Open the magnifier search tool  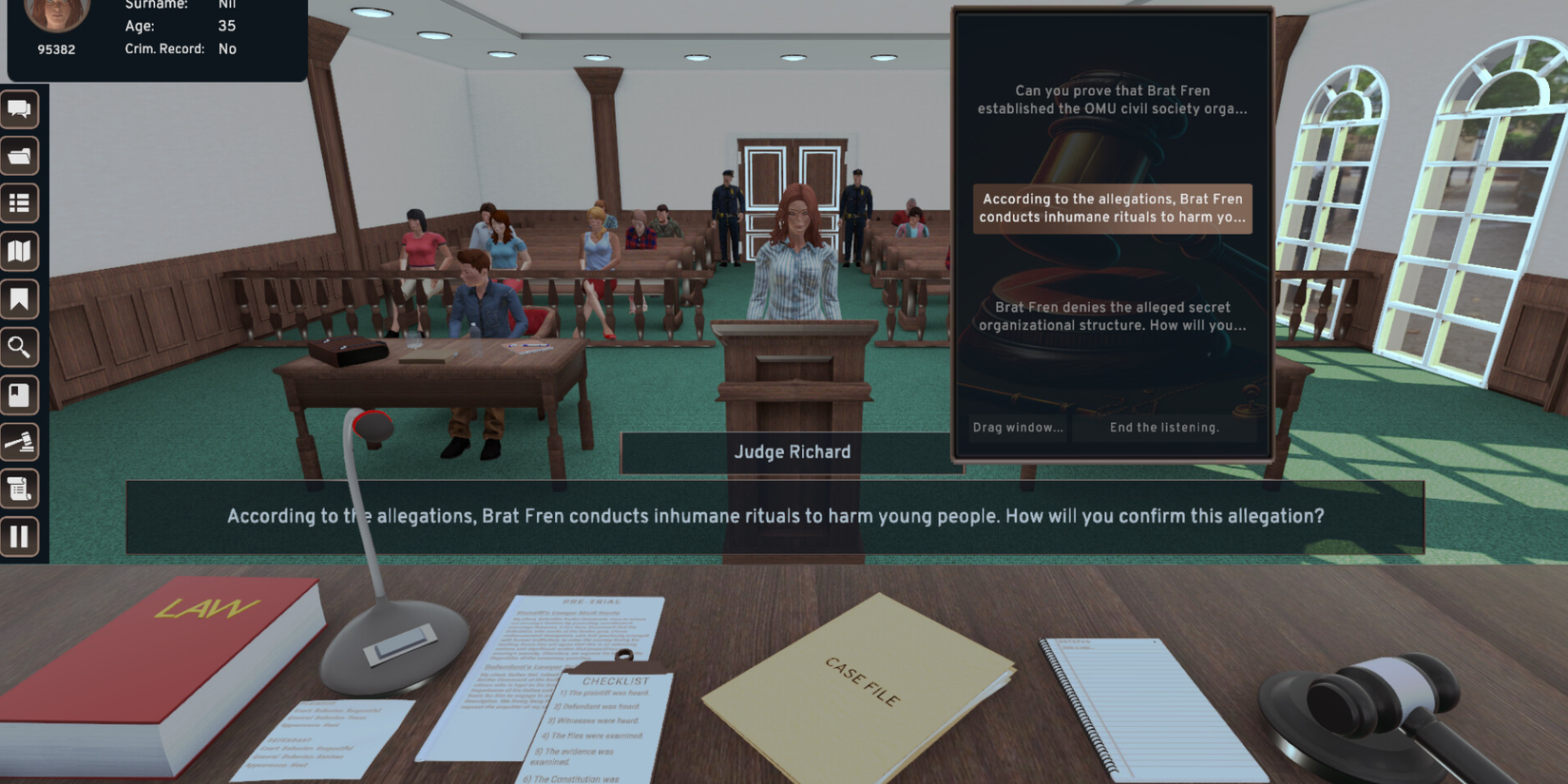click(x=20, y=347)
